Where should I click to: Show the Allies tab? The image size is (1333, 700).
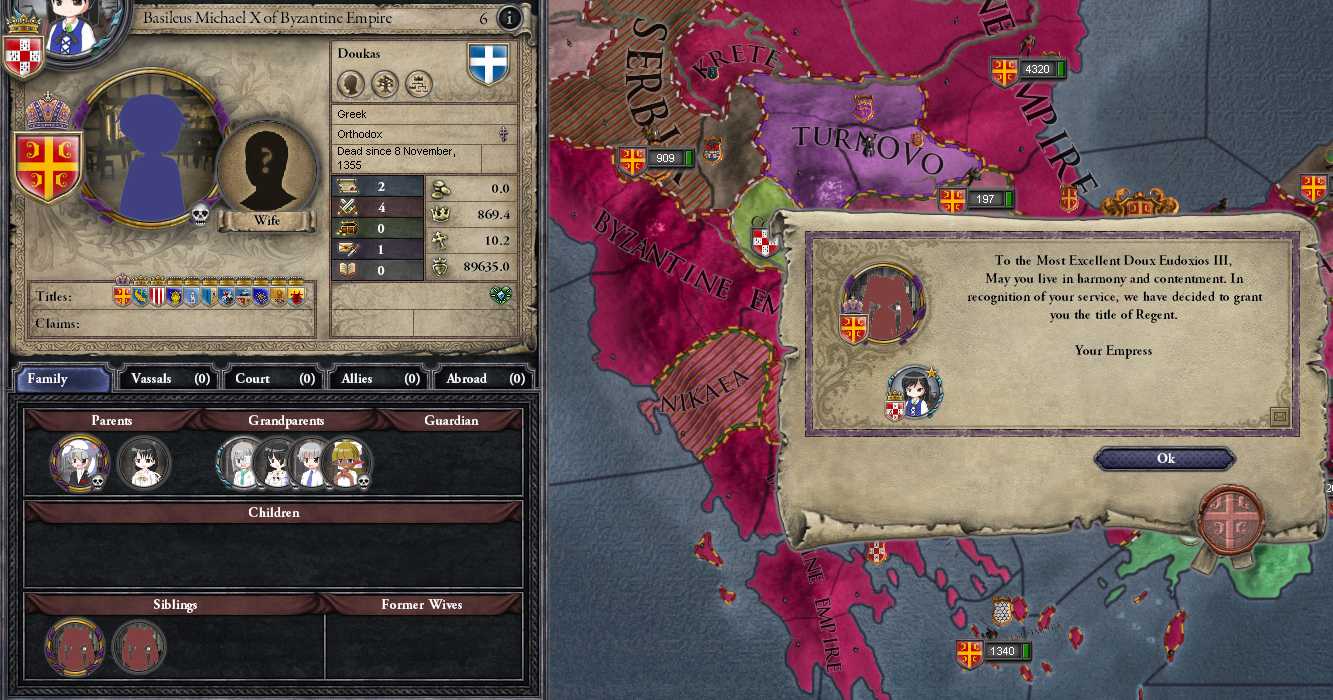pyautogui.click(x=379, y=379)
